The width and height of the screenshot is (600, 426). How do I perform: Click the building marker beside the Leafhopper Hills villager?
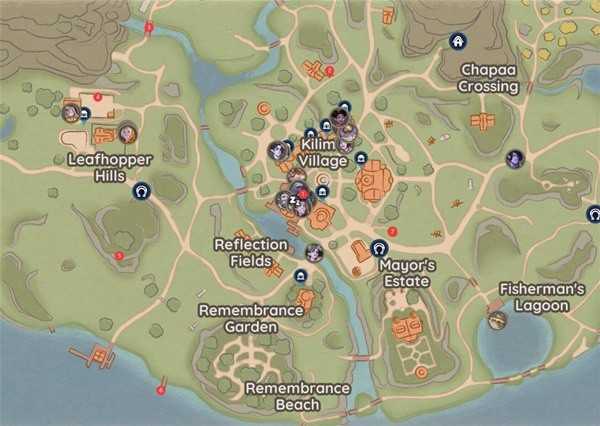84,115
